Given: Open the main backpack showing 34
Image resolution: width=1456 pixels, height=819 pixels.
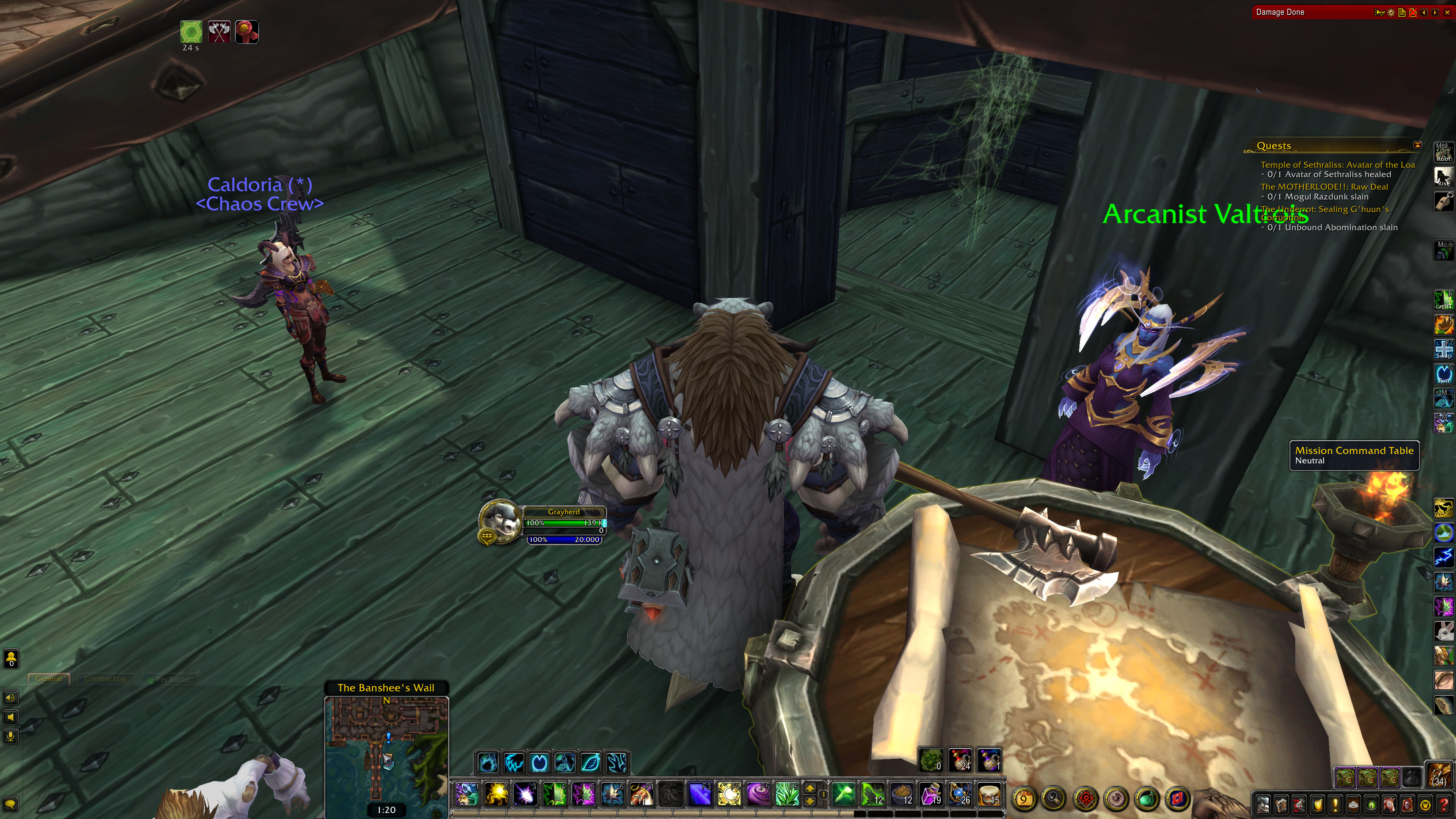Looking at the screenshot, I should (1439, 775).
